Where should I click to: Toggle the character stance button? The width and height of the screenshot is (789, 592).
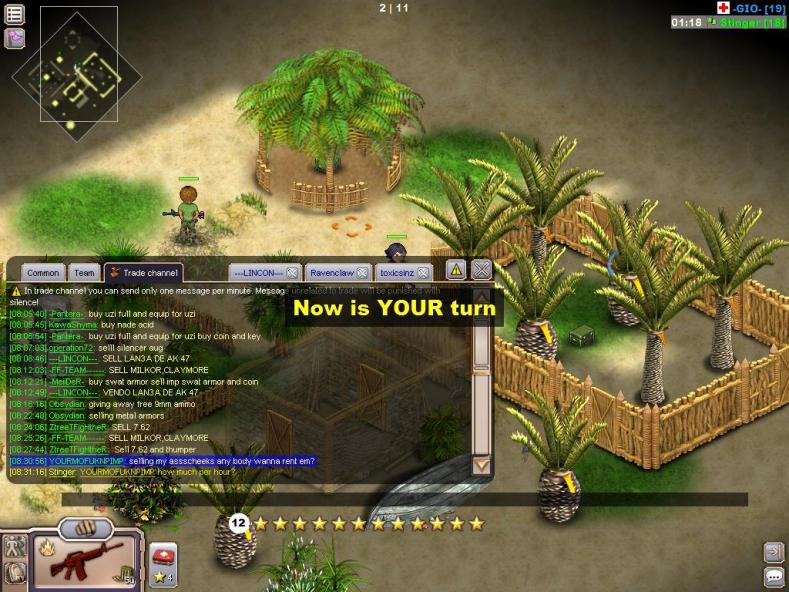14,546
